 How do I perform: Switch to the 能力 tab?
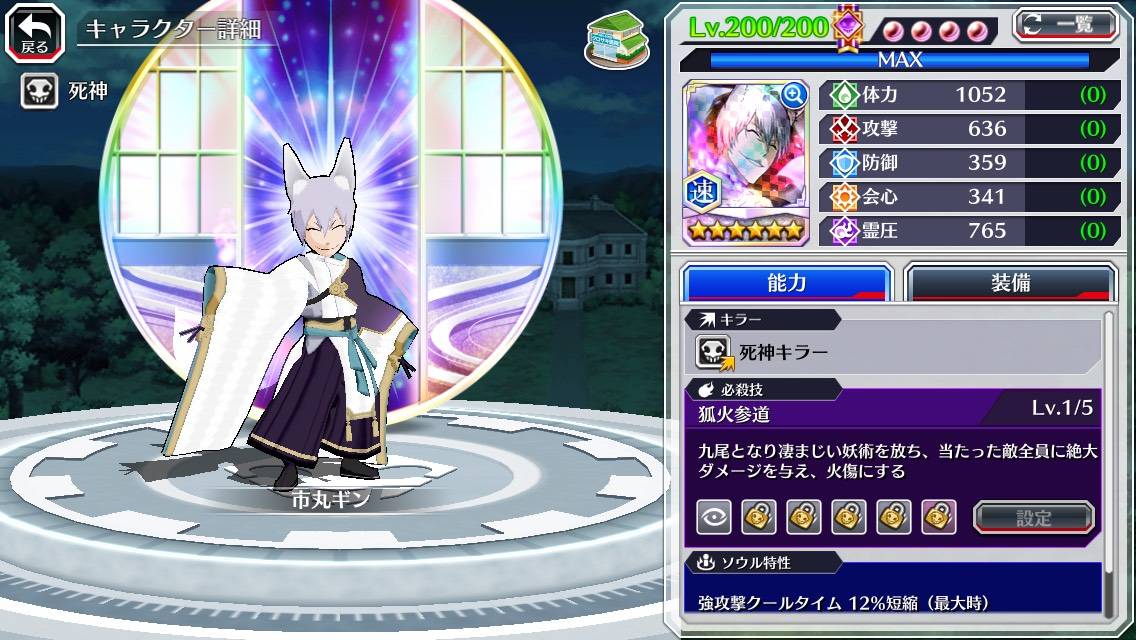point(786,283)
